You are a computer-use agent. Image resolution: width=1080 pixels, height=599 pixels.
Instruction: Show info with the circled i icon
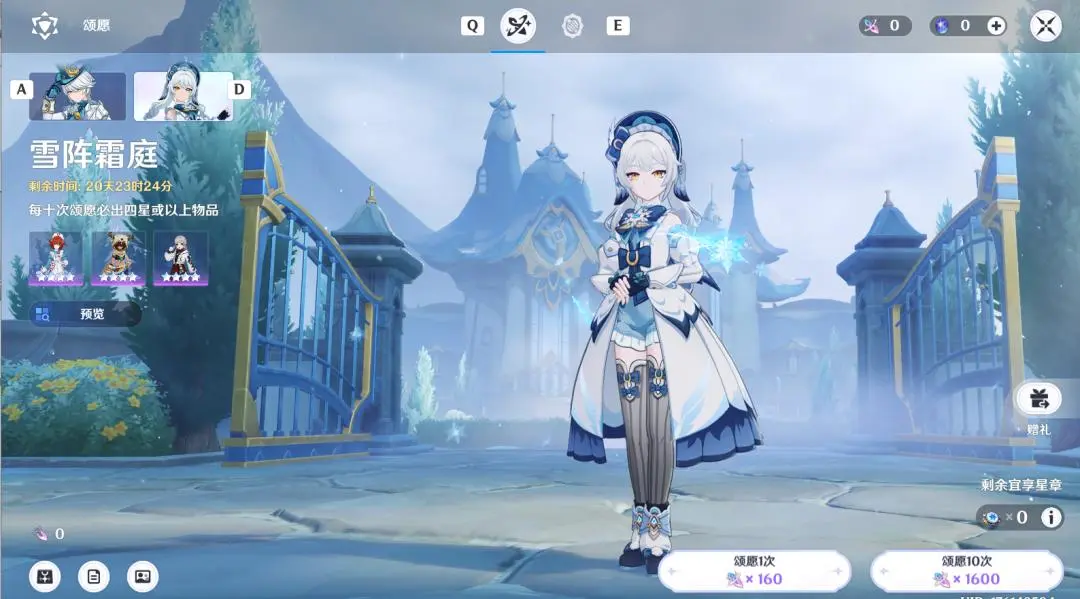pyautogui.click(x=1051, y=517)
